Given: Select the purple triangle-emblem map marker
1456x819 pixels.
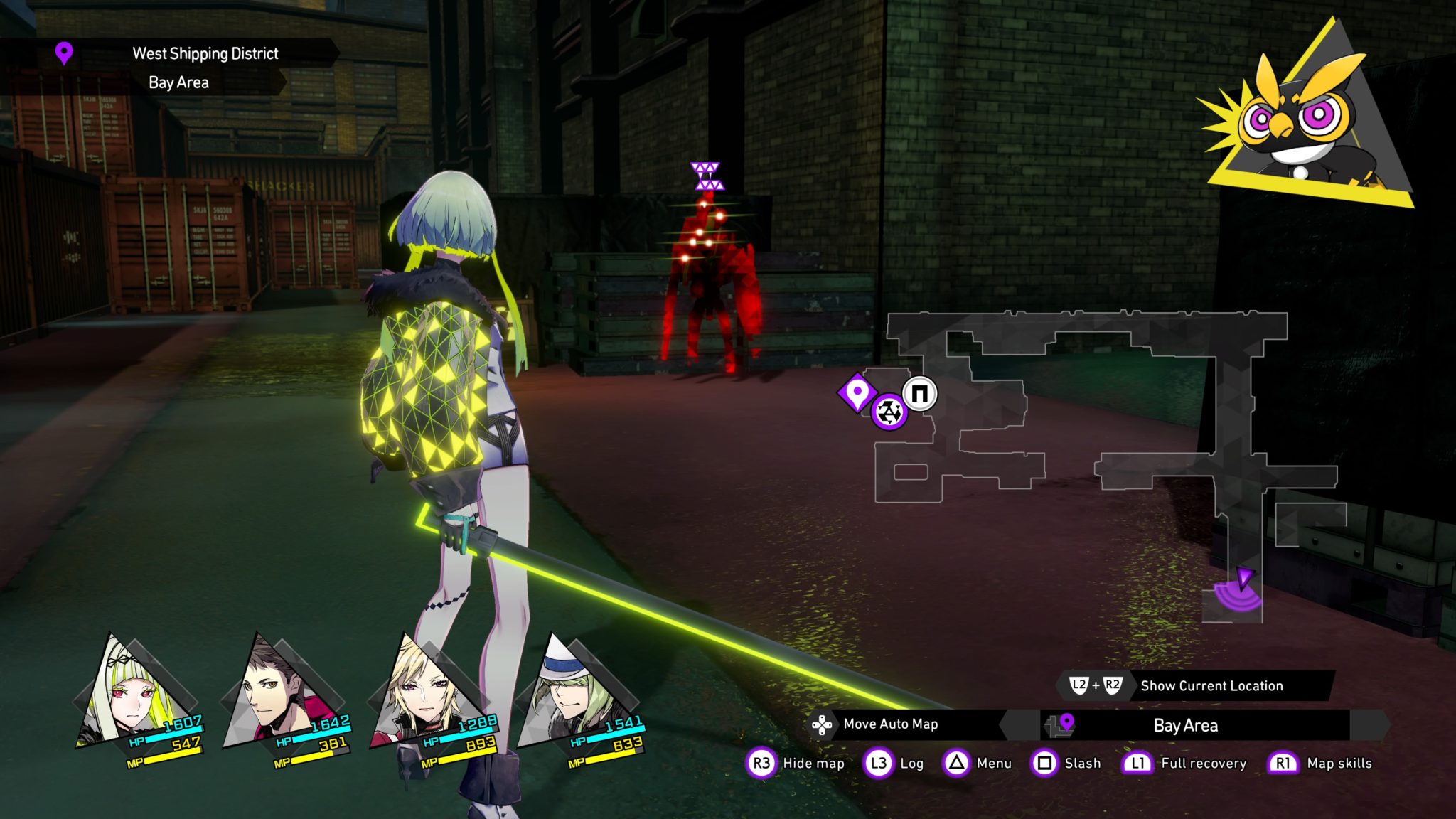Looking at the screenshot, I should tap(889, 412).
